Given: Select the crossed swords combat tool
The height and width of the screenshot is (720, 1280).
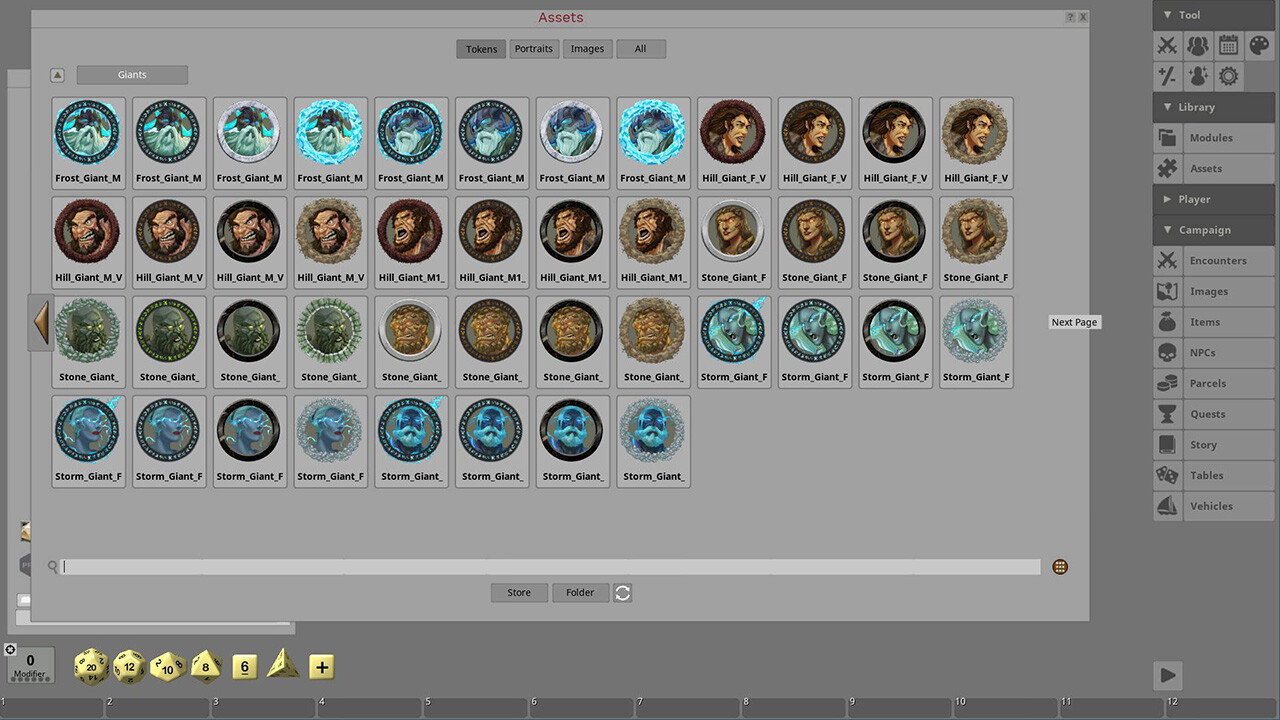Looking at the screenshot, I should point(1167,45).
